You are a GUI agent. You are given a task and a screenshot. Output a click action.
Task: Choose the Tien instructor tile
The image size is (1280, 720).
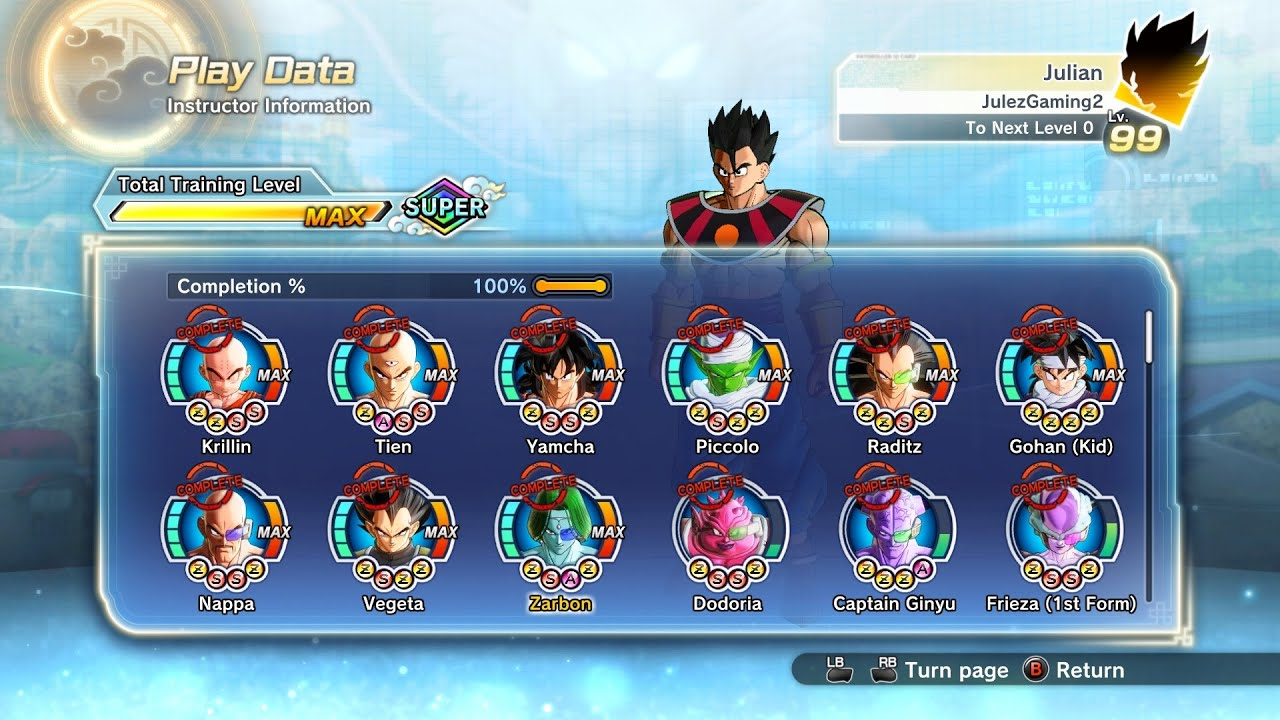tap(393, 372)
